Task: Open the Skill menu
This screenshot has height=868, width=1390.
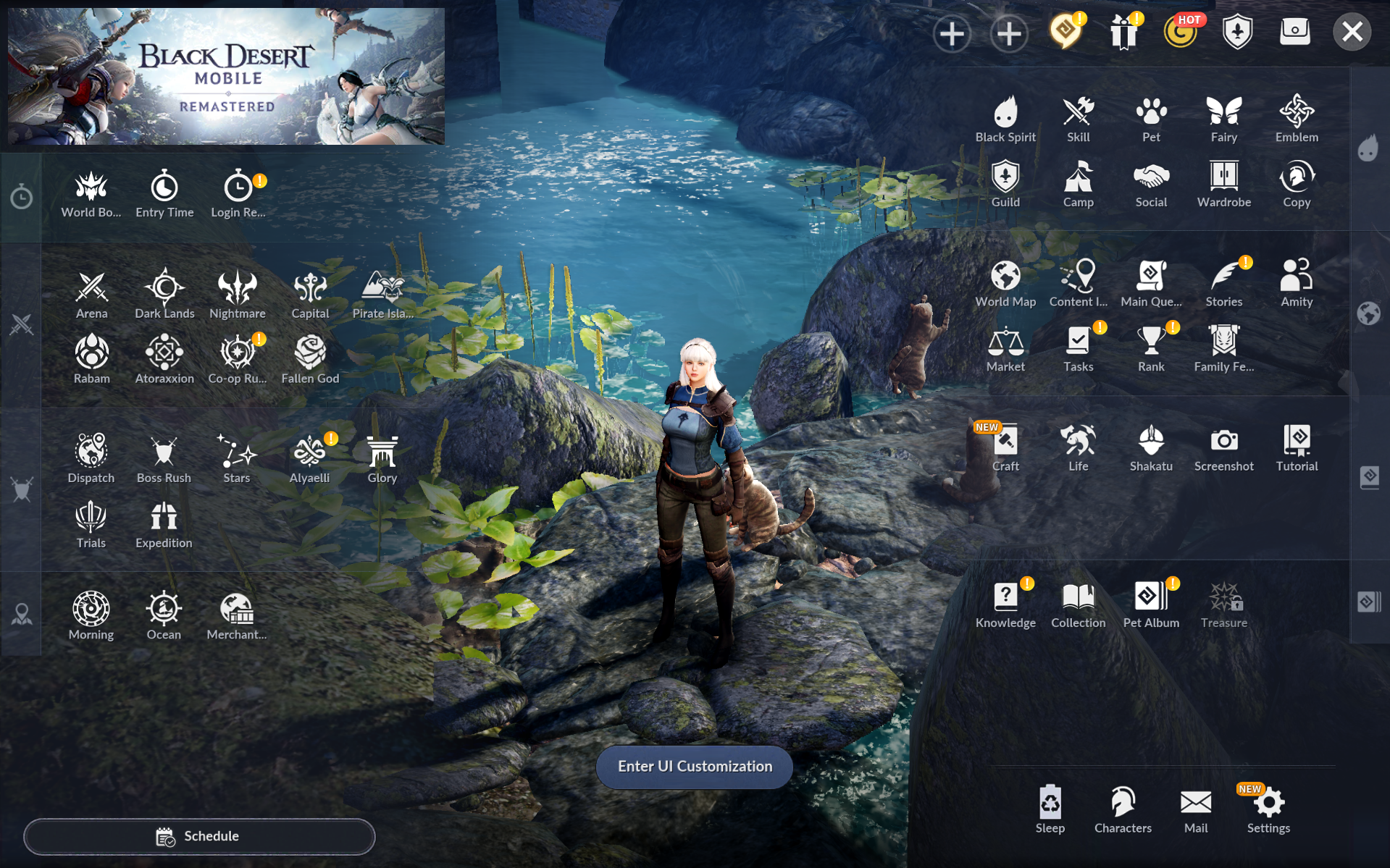Action: pos(1078,119)
